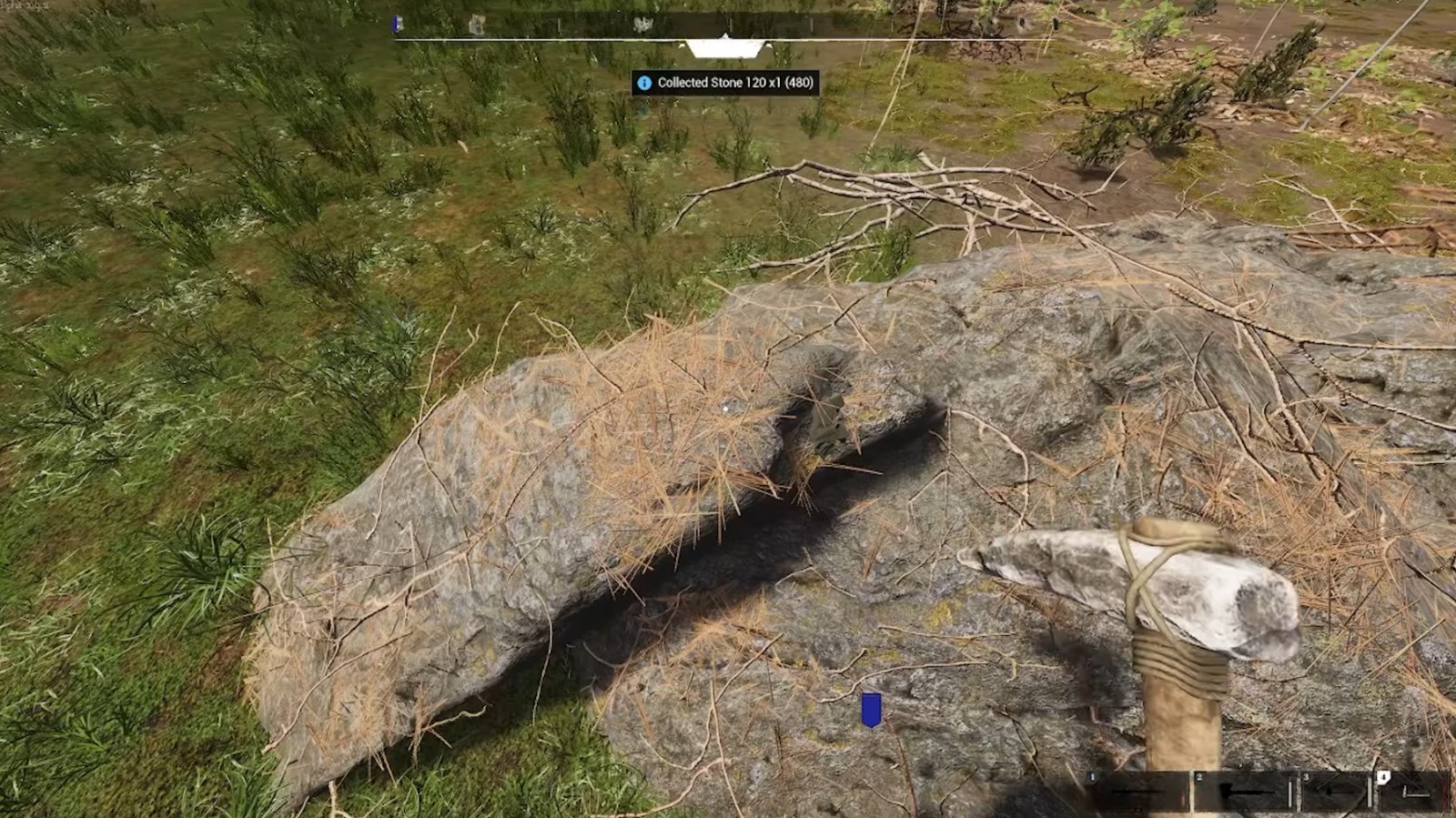Viewport: 1456px width, 818px height.
Task: Select the highlighted hotbar slot 4
Action: 1413,792
